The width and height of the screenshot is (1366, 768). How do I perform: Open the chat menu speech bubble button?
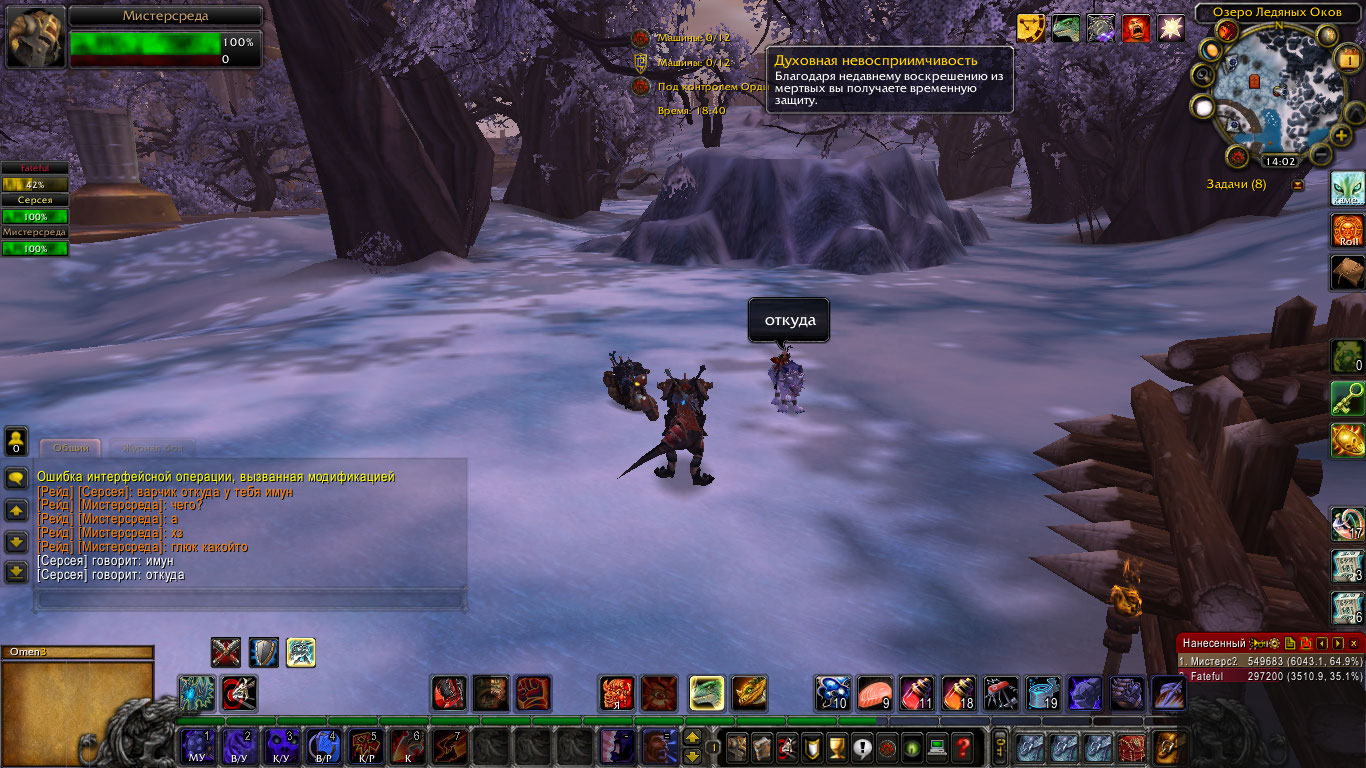coord(16,478)
